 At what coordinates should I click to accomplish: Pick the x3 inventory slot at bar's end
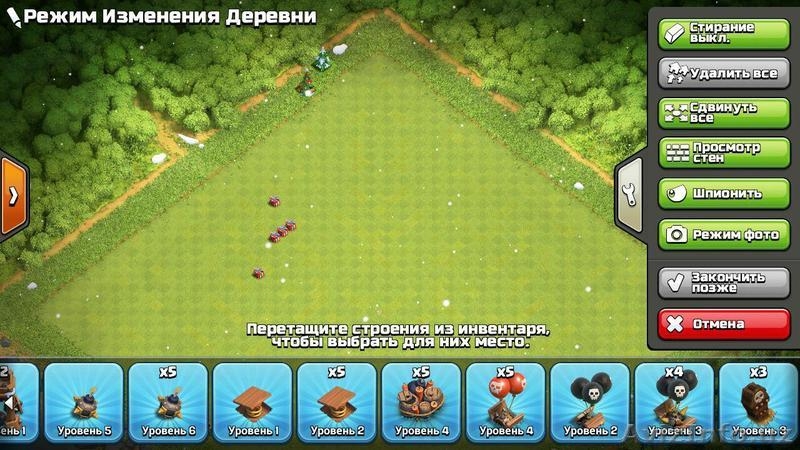tap(758, 402)
